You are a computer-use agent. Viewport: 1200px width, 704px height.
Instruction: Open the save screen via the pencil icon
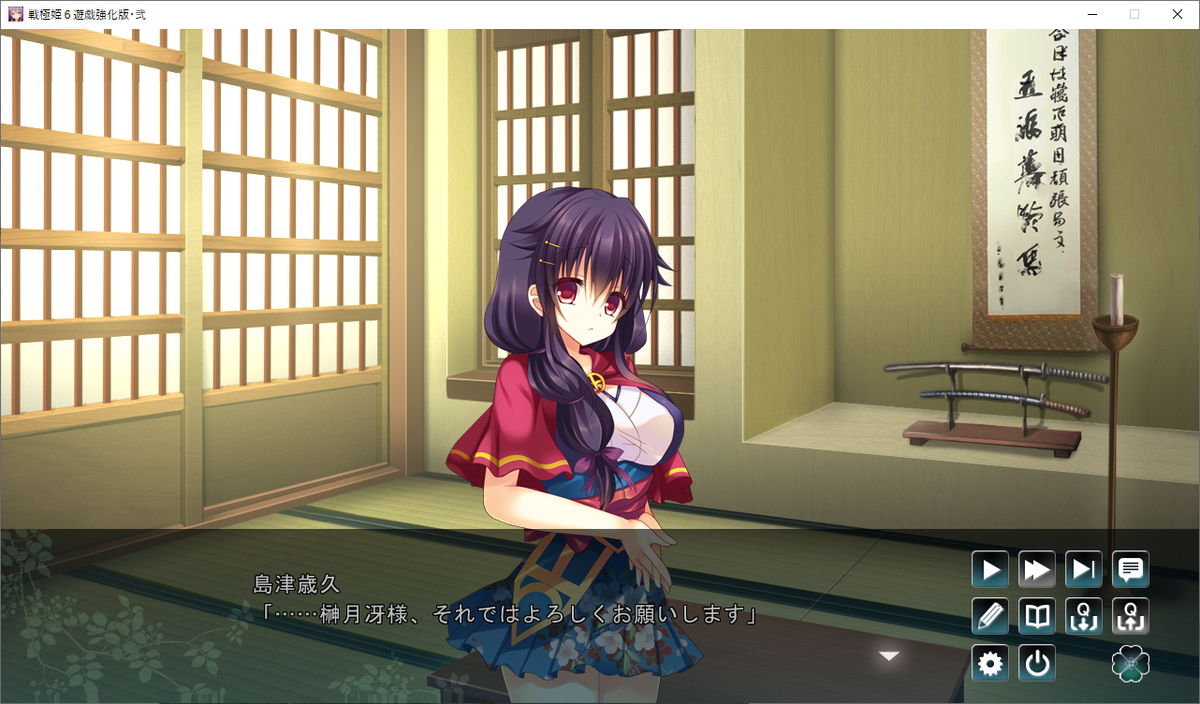click(x=990, y=616)
